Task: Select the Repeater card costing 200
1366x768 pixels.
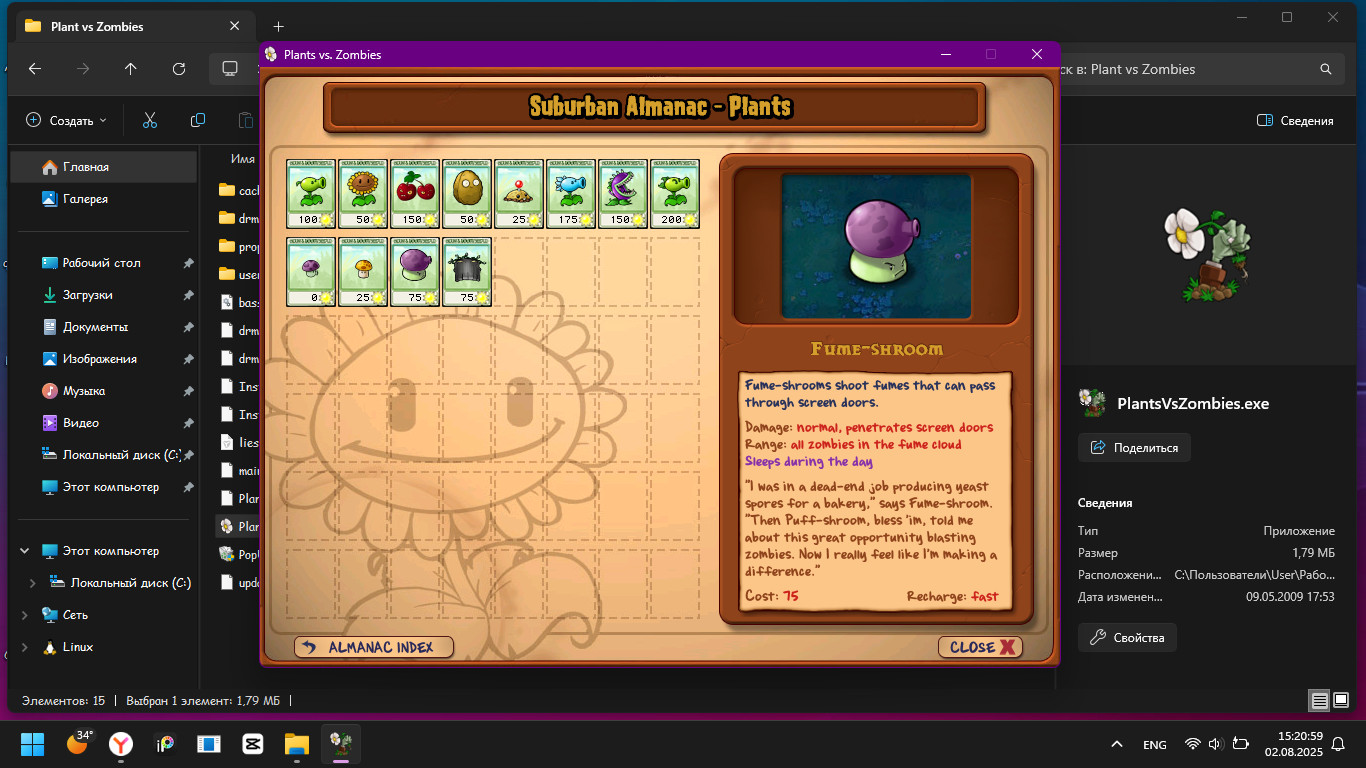Action: [x=675, y=193]
